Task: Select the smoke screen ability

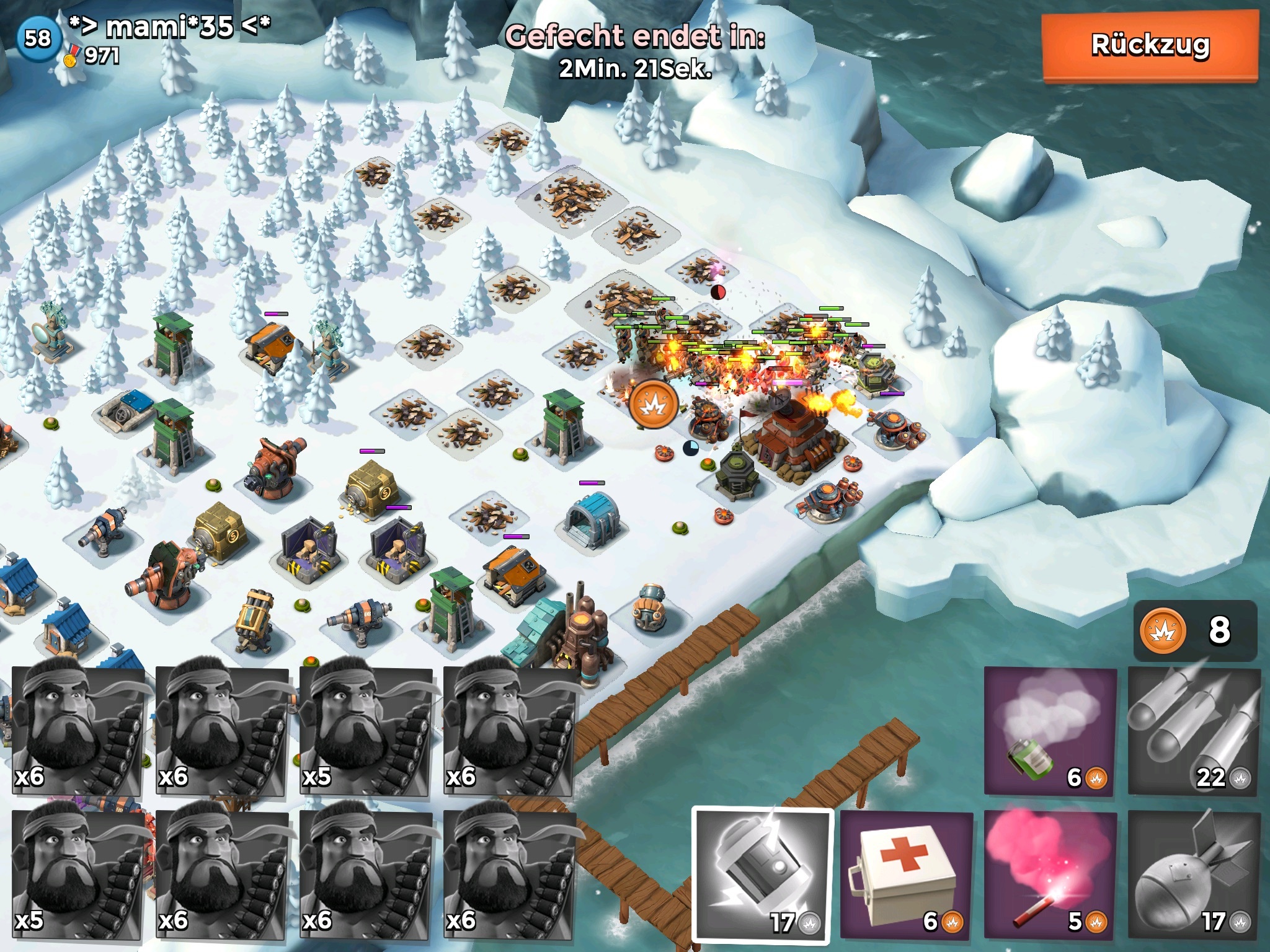Action: pyautogui.click(x=1050, y=731)
